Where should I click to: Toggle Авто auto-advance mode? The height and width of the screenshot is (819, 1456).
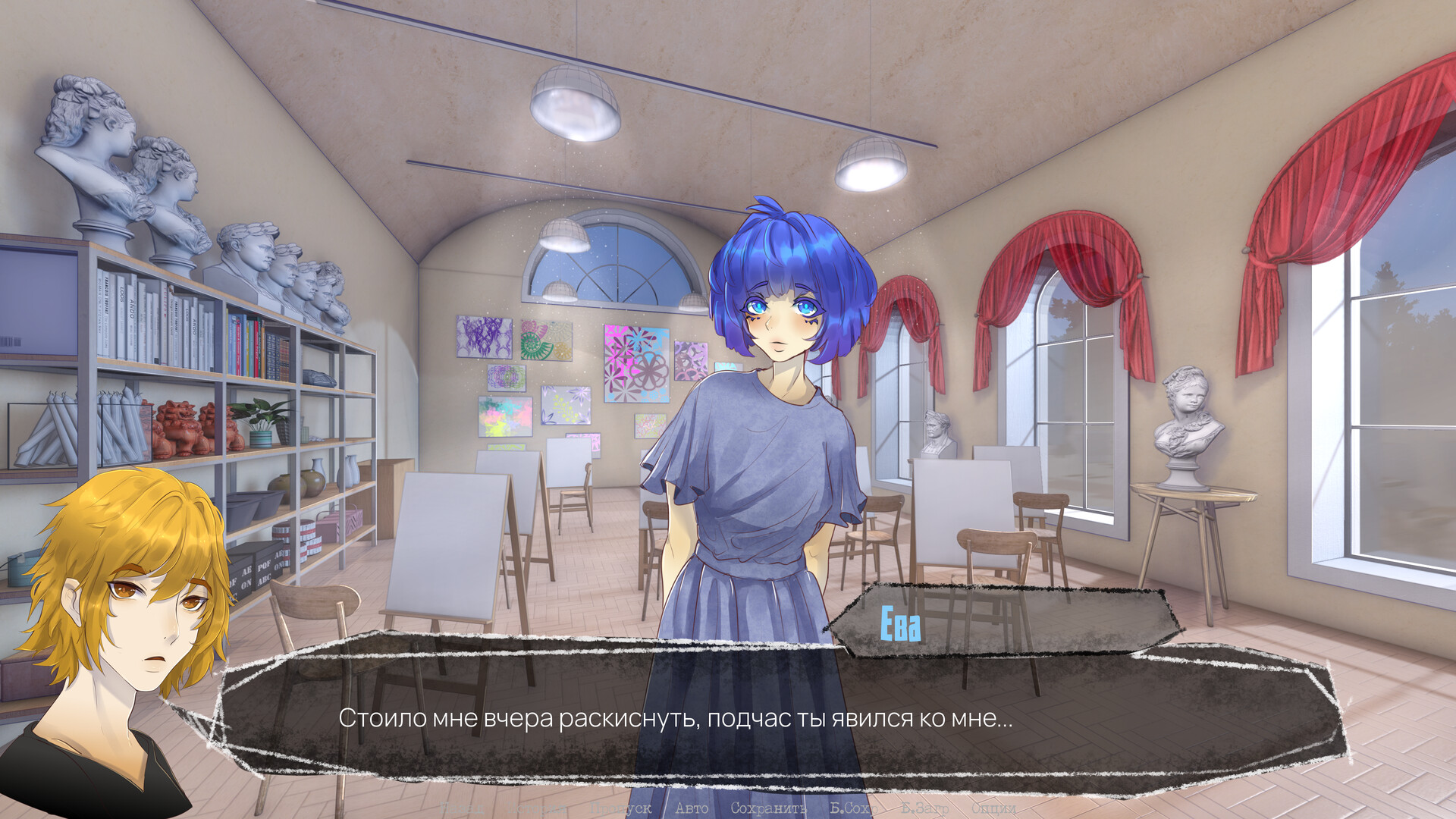692,808
